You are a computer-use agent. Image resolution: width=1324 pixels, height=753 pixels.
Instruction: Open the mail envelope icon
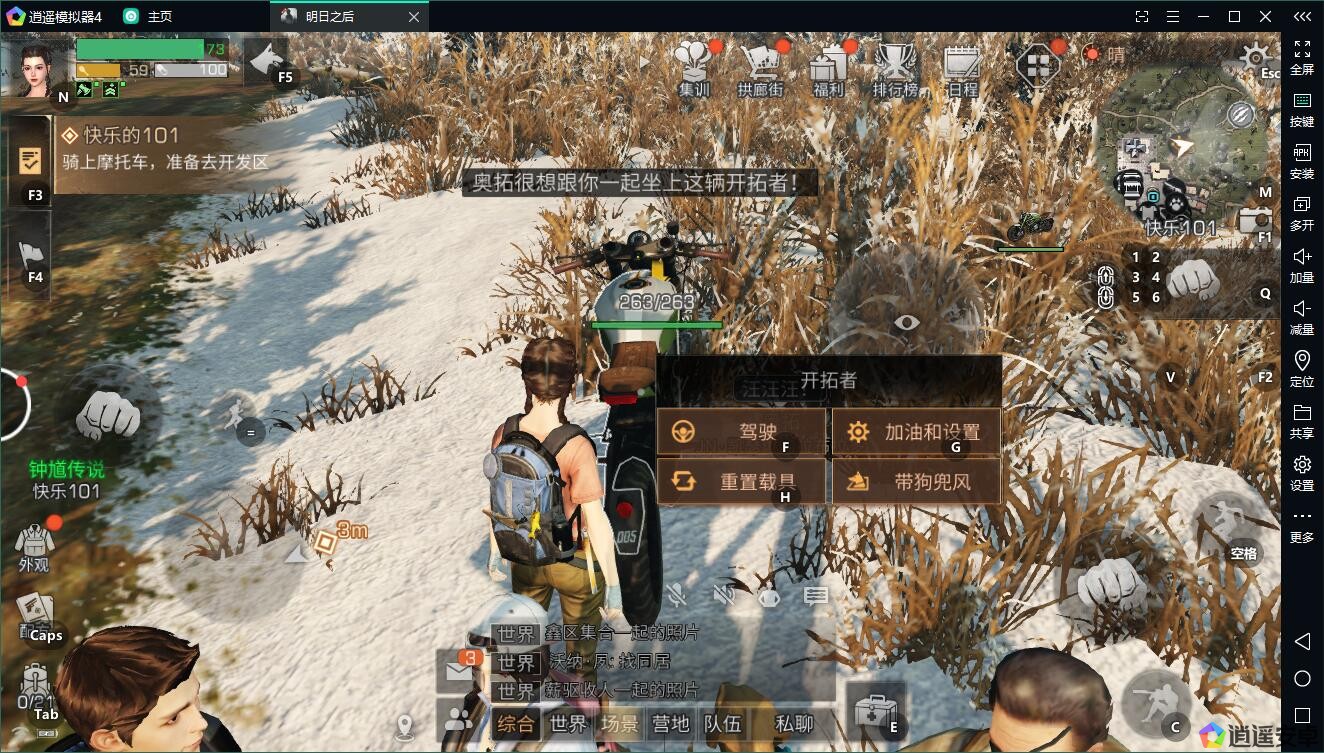click(458, 669)
